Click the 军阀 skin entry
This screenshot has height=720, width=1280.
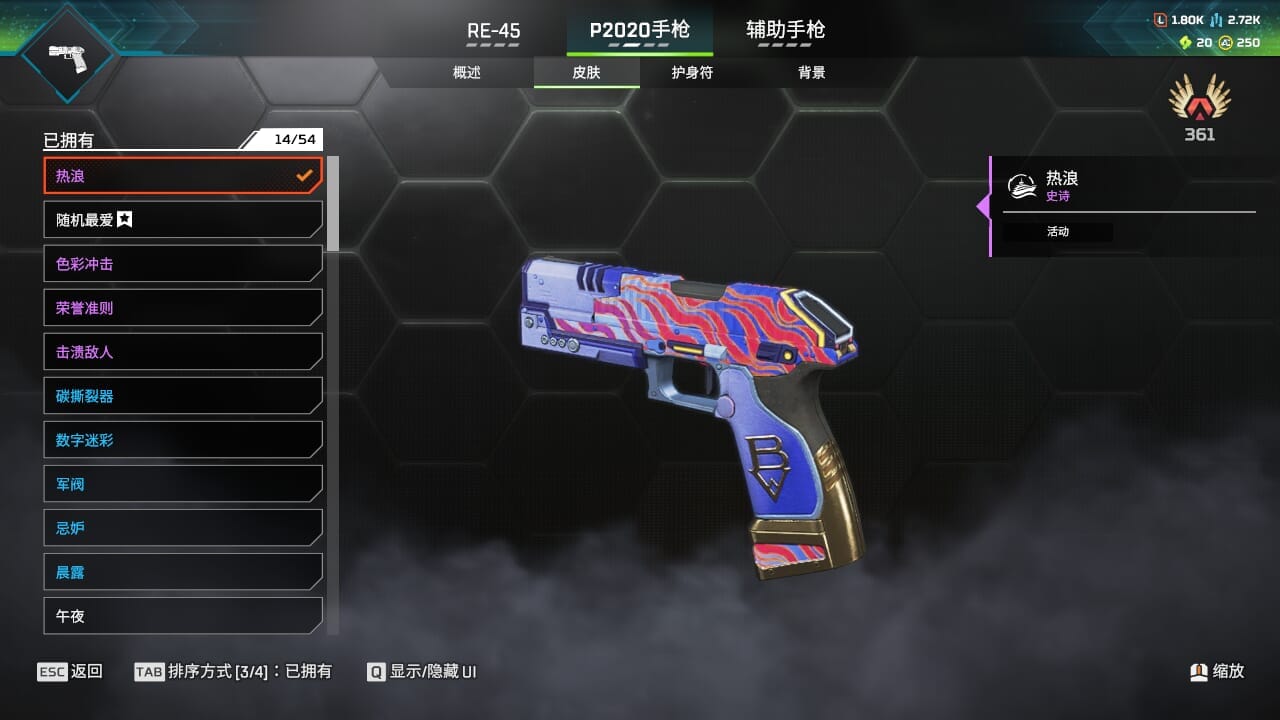click(x=183, y=484)
